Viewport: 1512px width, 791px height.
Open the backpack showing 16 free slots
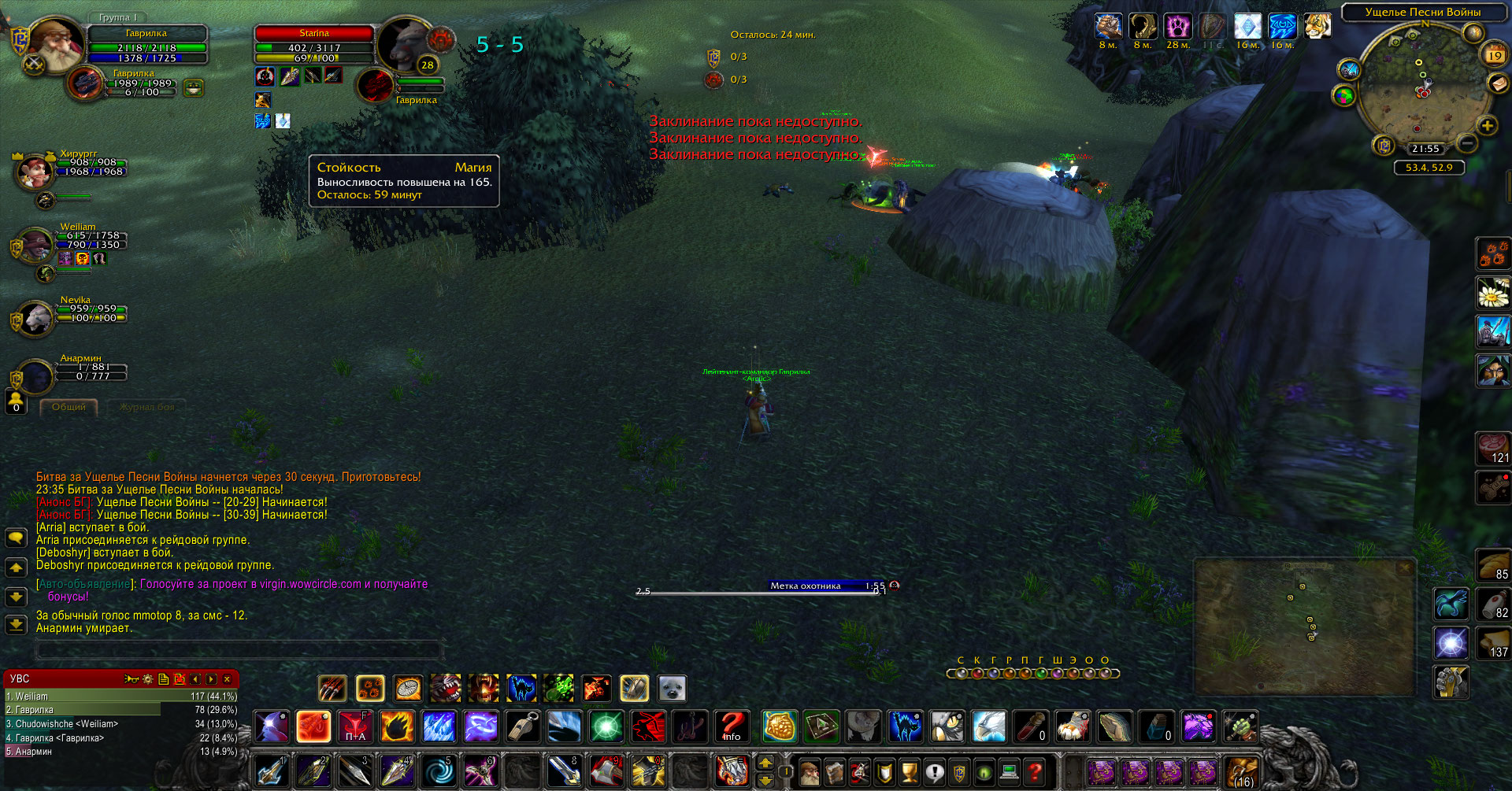[1242, 773]
